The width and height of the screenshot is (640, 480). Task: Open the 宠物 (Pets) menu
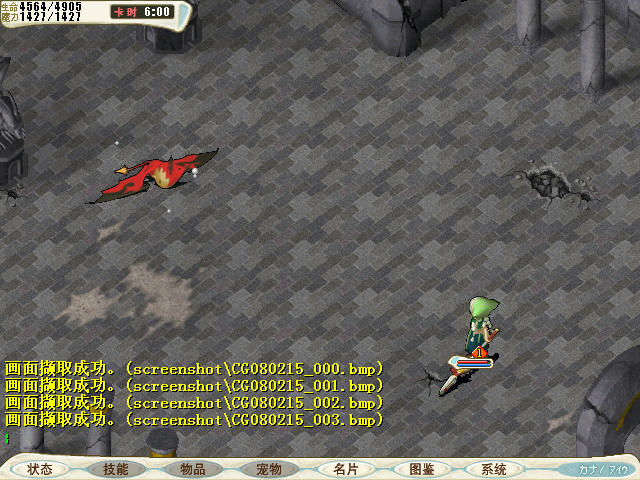point(268,469)
